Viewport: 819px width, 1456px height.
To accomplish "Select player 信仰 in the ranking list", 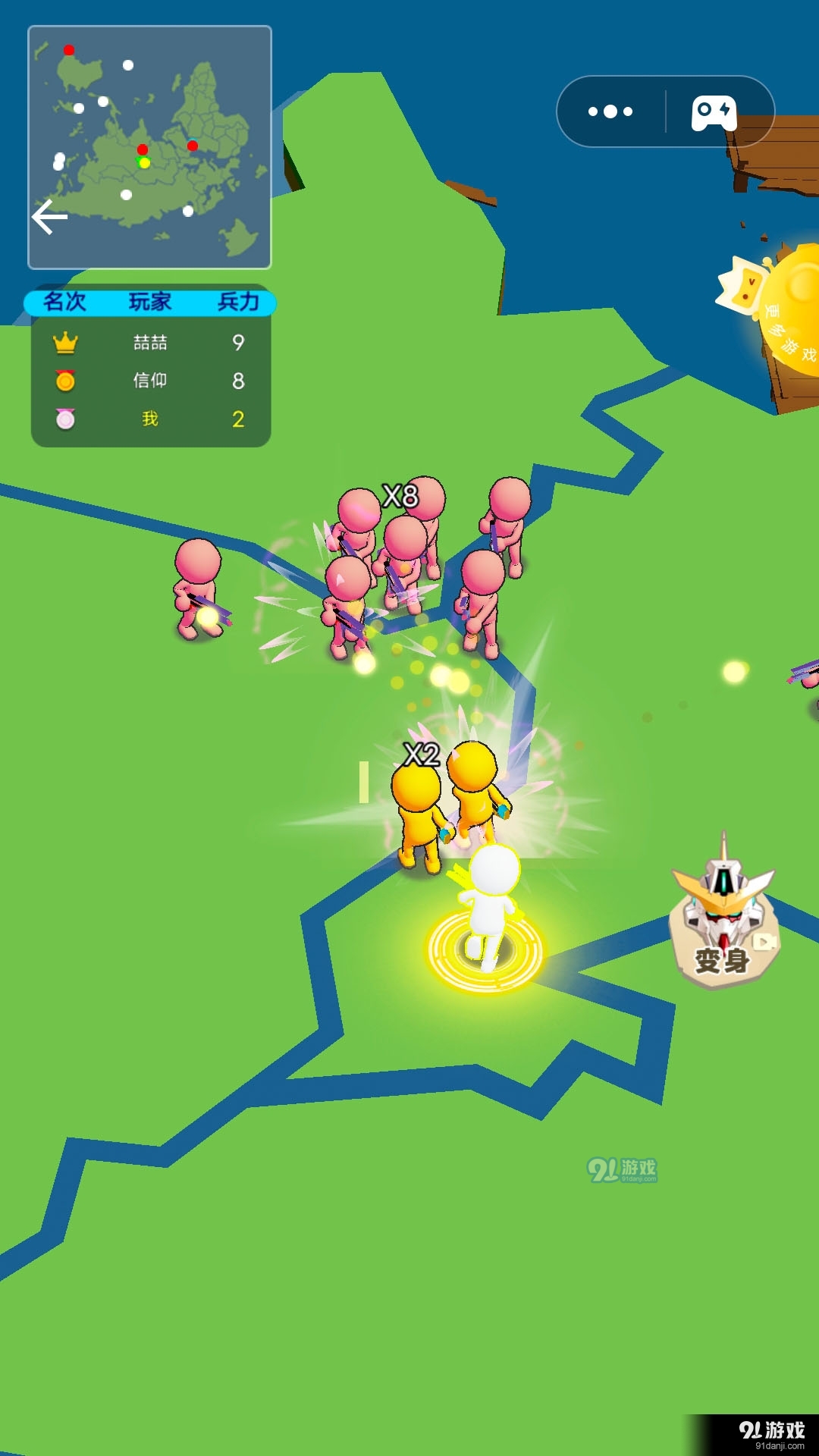I will 150,381.
